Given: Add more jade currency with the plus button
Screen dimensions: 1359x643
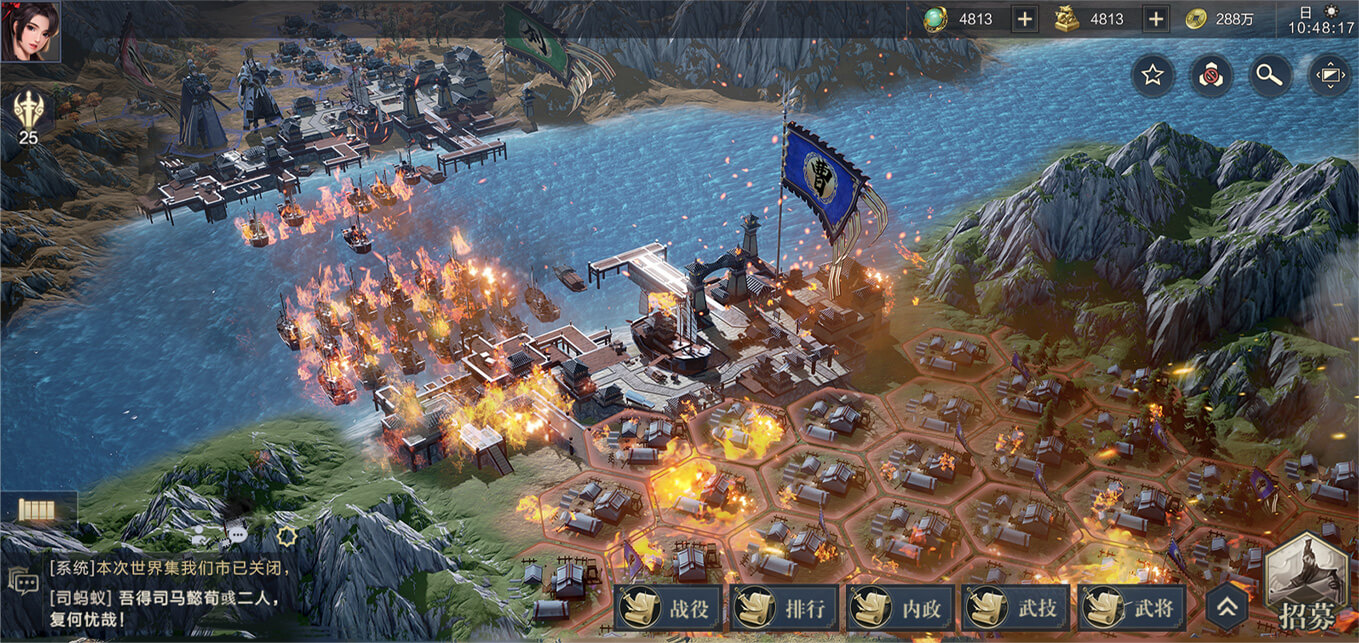Looking at the screenshot, I should coord(1025,19).
